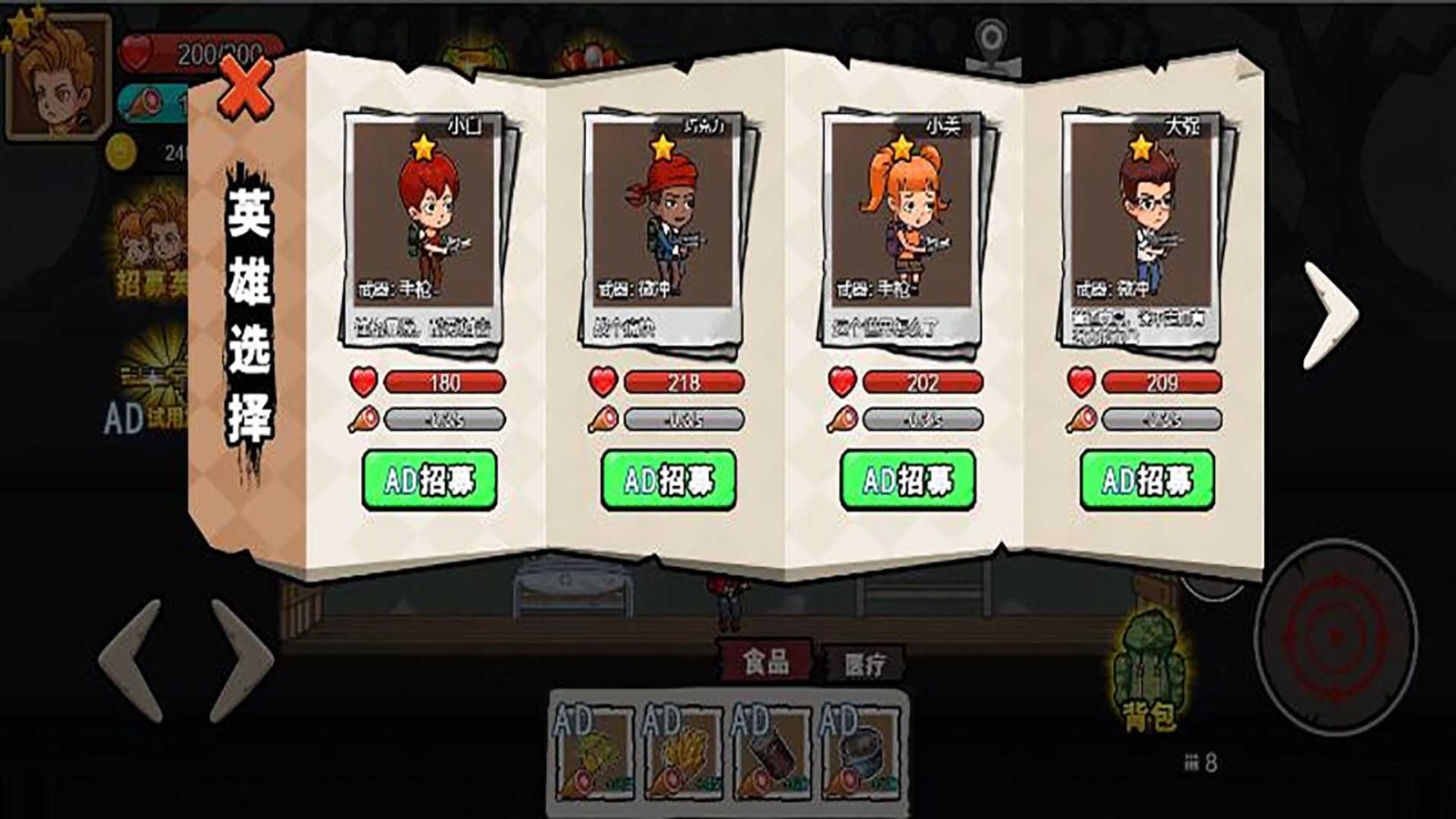
Task: Recruit the red bandana hero via AD
Action: tap(669, 480)
